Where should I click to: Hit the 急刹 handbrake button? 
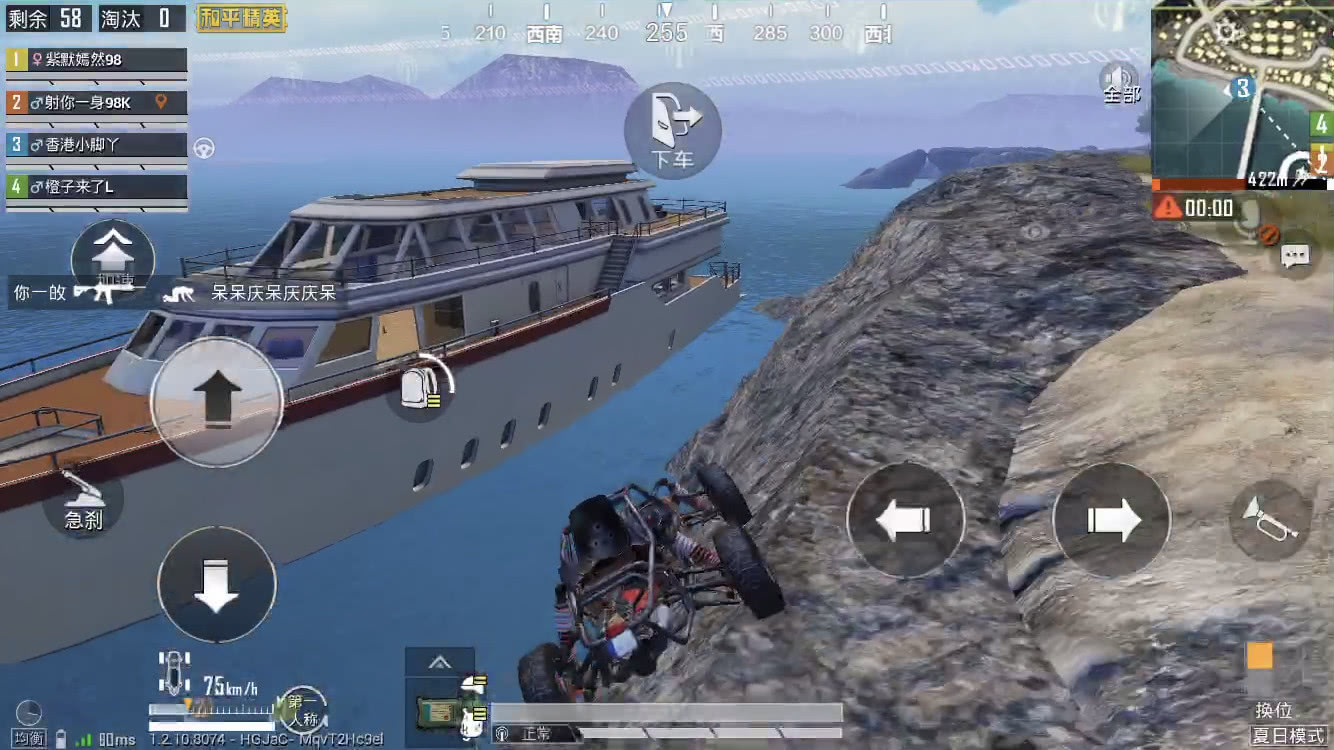83,500
